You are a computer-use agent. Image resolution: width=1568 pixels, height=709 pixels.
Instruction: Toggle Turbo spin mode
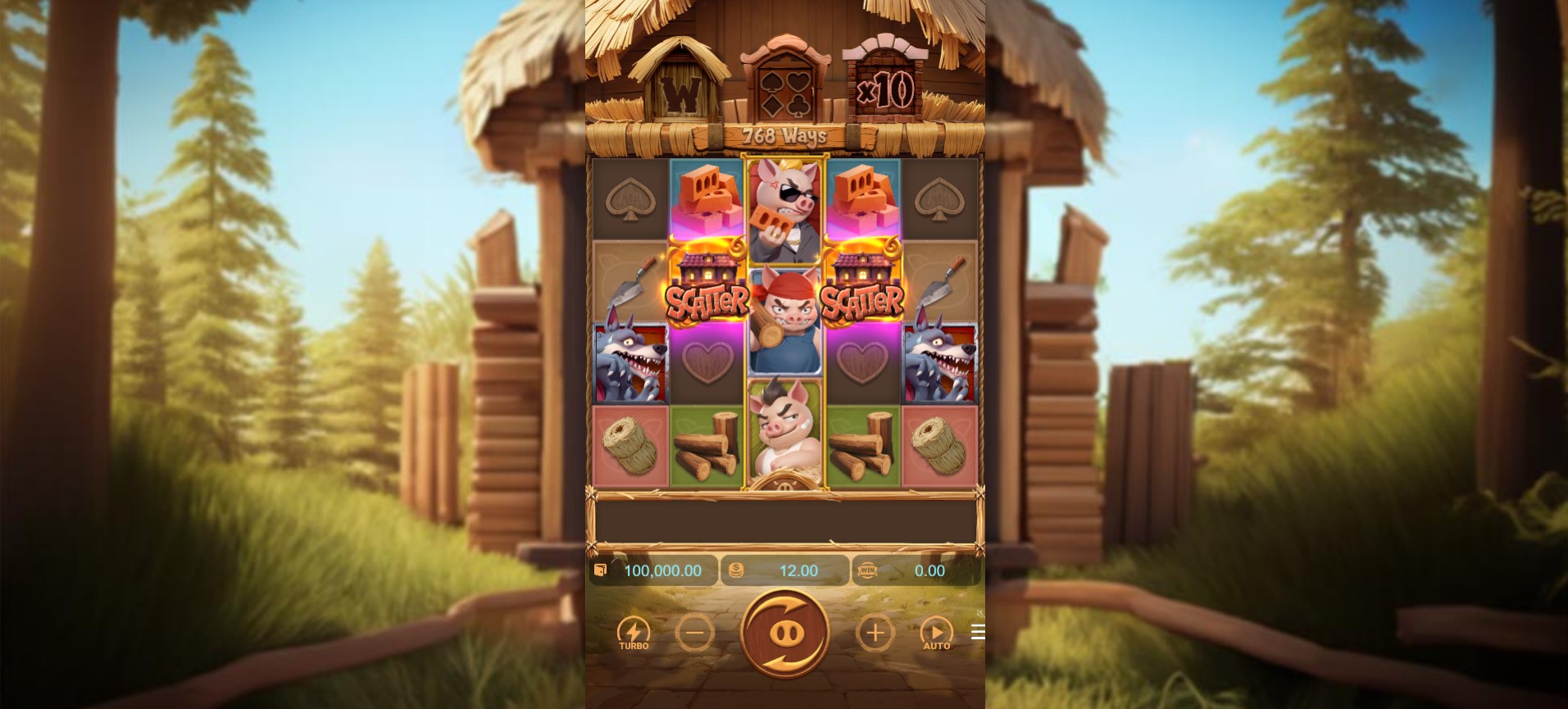[634, 633]
